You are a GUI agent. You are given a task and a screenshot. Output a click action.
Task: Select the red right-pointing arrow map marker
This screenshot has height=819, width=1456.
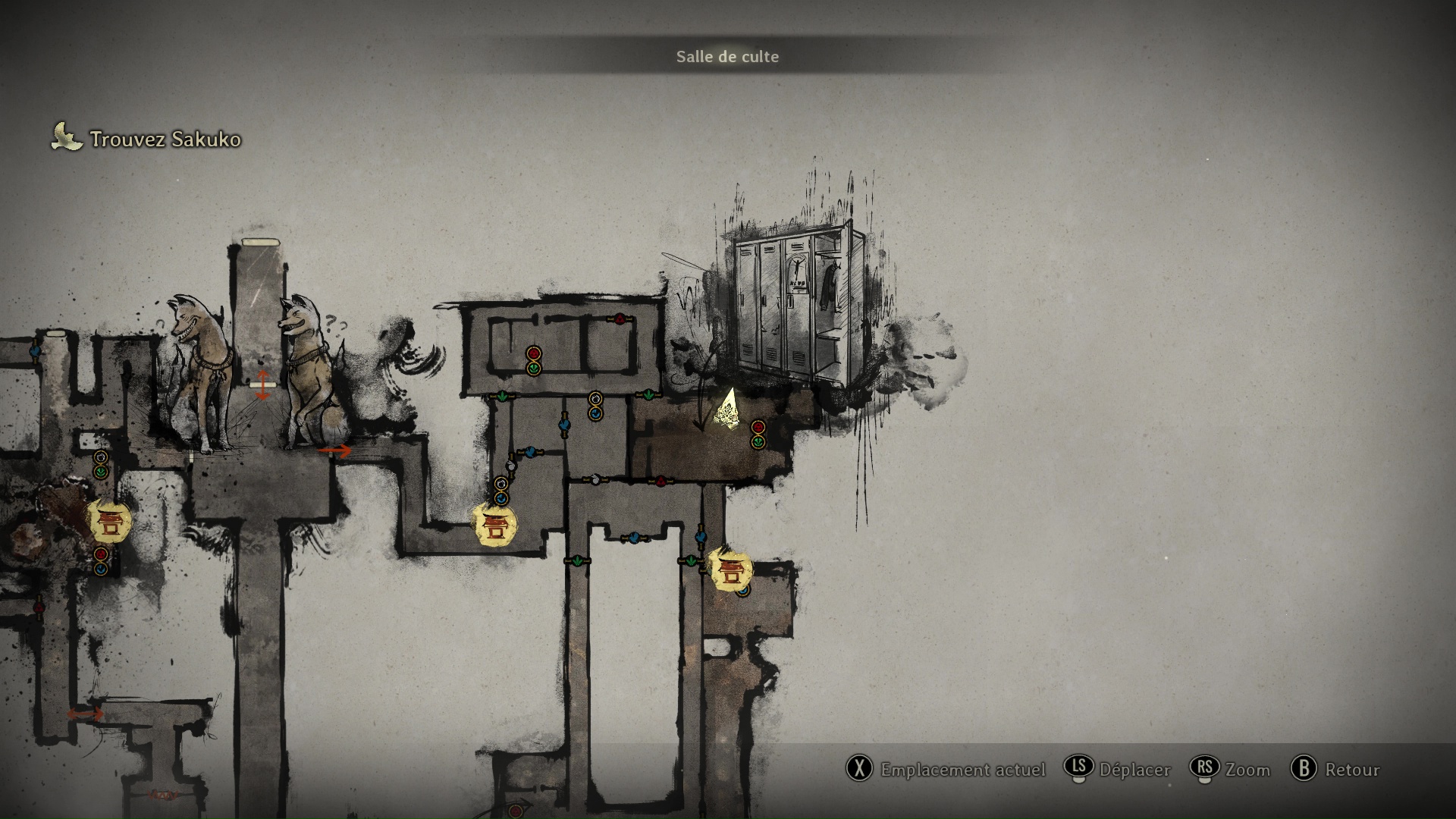(x=334, y=450)
